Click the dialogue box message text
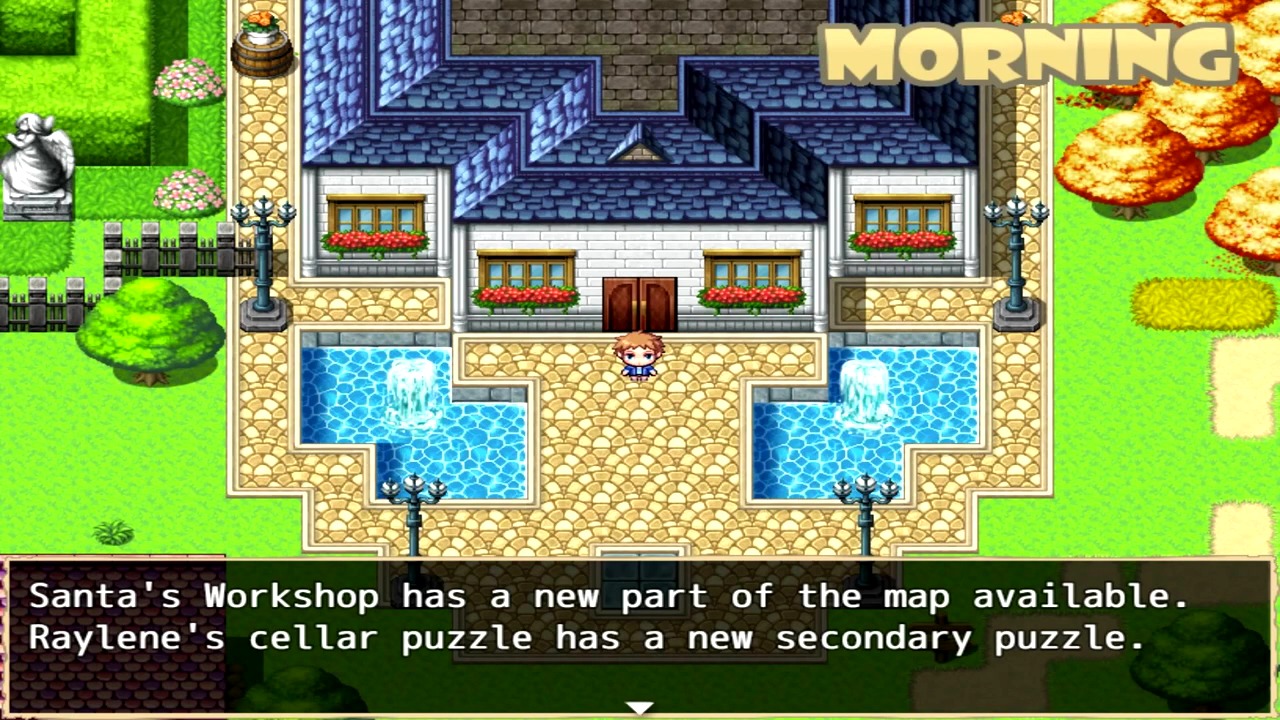The height and width of the screenshot is (720, 1280). pos(600,615)
